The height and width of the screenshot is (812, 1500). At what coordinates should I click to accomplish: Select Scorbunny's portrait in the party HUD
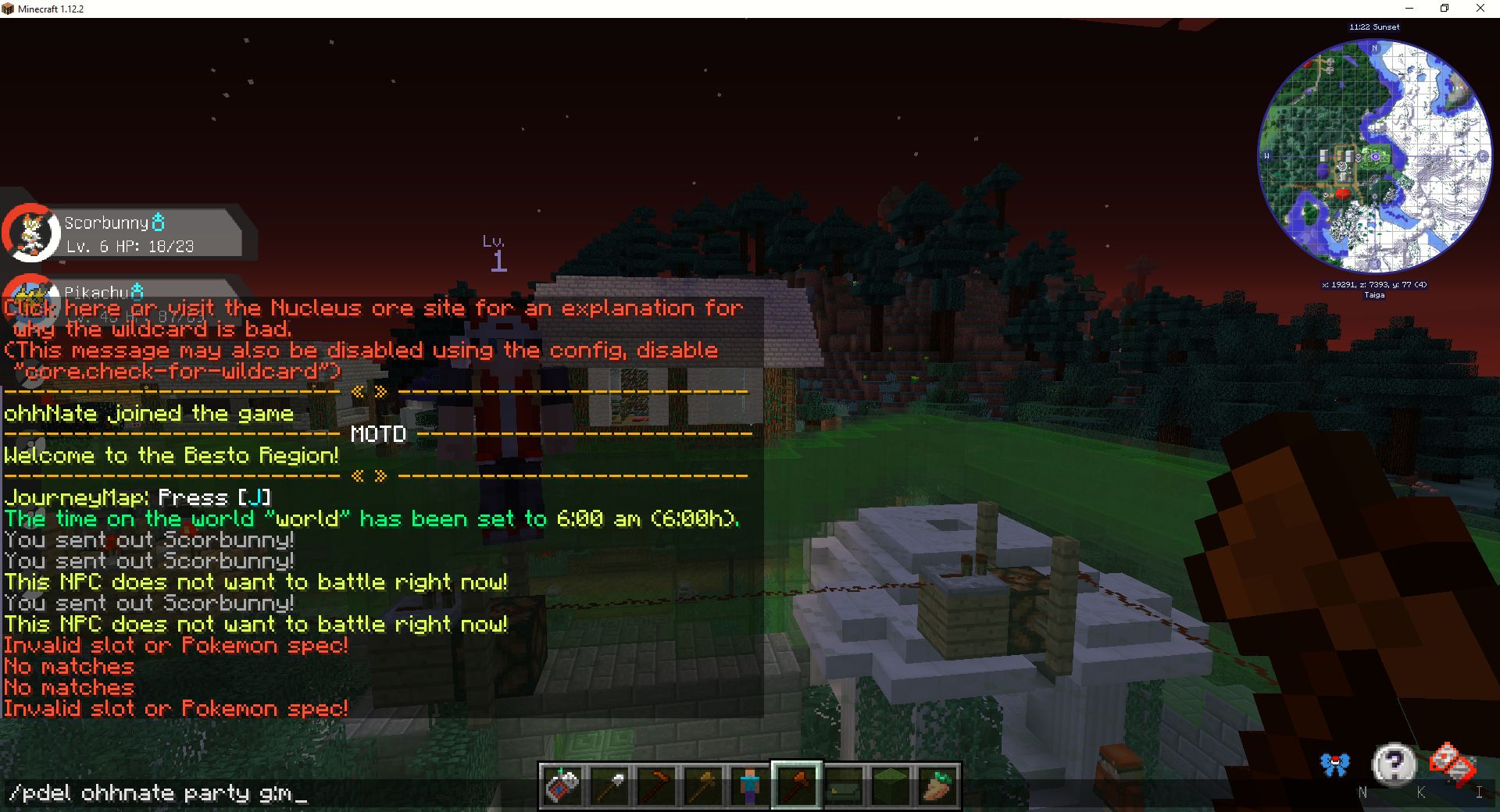(x=31, y=232)
